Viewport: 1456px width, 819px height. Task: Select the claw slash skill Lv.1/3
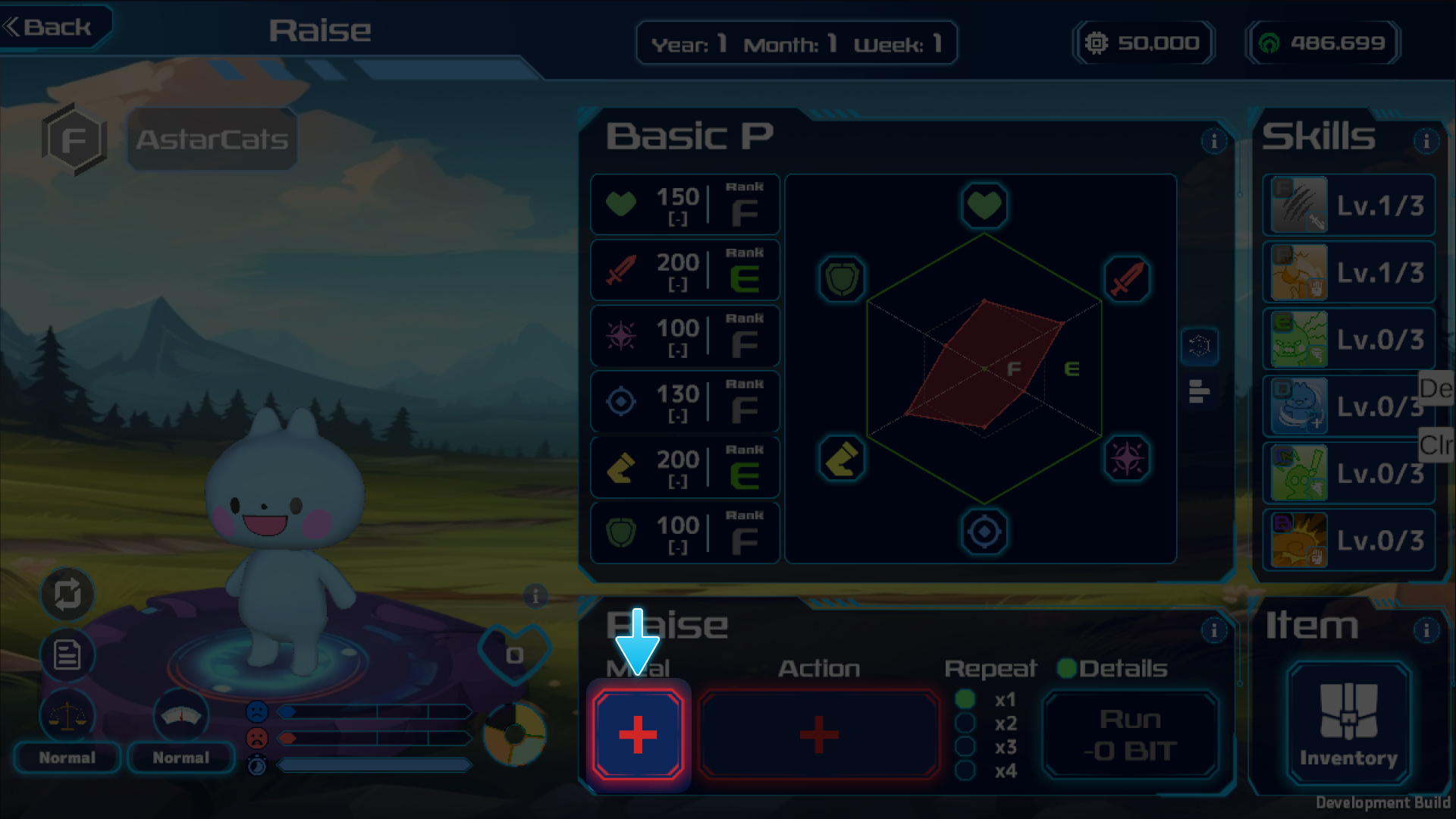tap(1300, 205)
